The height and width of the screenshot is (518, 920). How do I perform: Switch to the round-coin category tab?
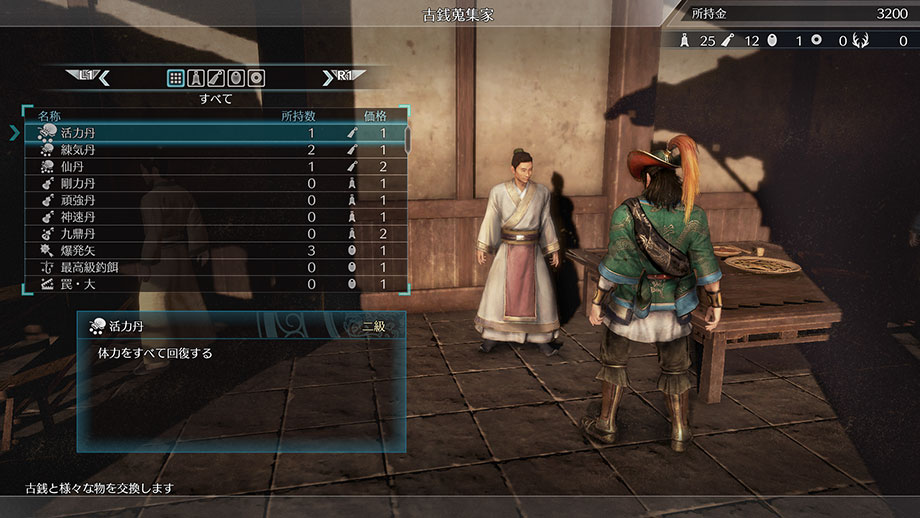256,77
